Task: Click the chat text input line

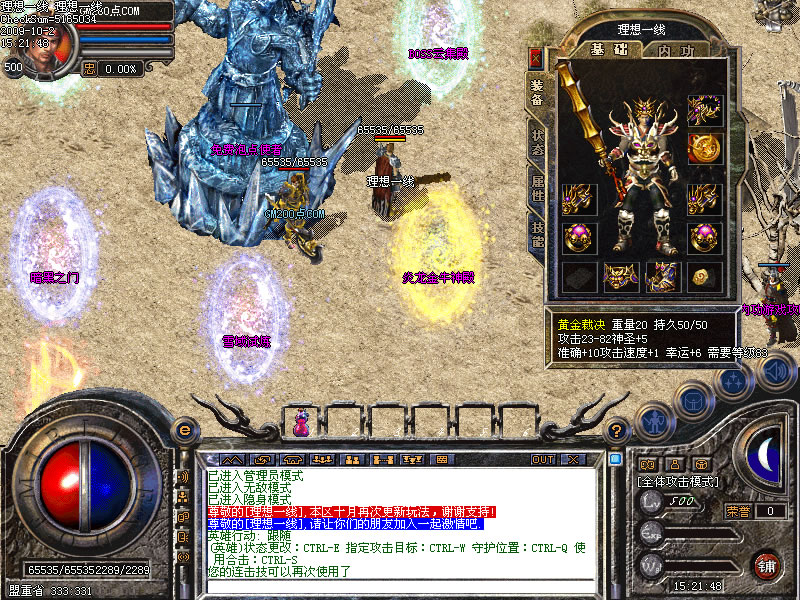Action: 400,586
